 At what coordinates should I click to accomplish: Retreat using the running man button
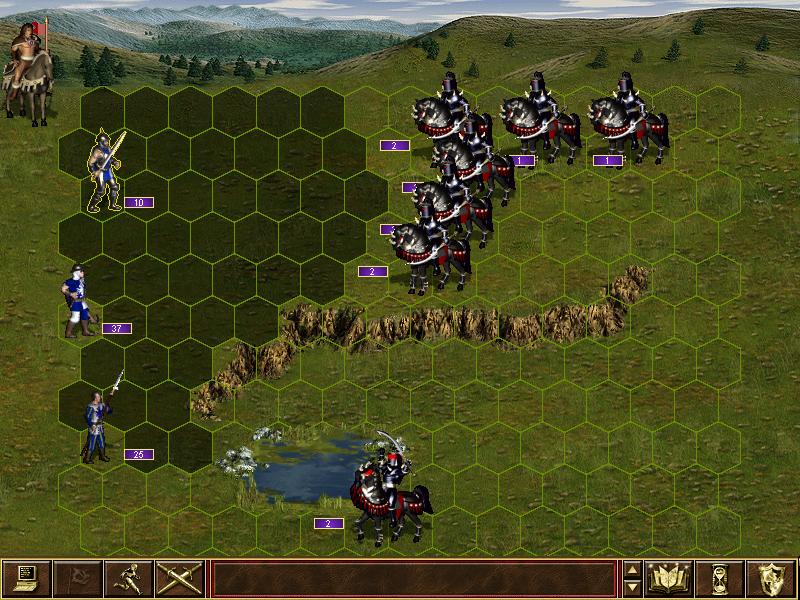128,578
